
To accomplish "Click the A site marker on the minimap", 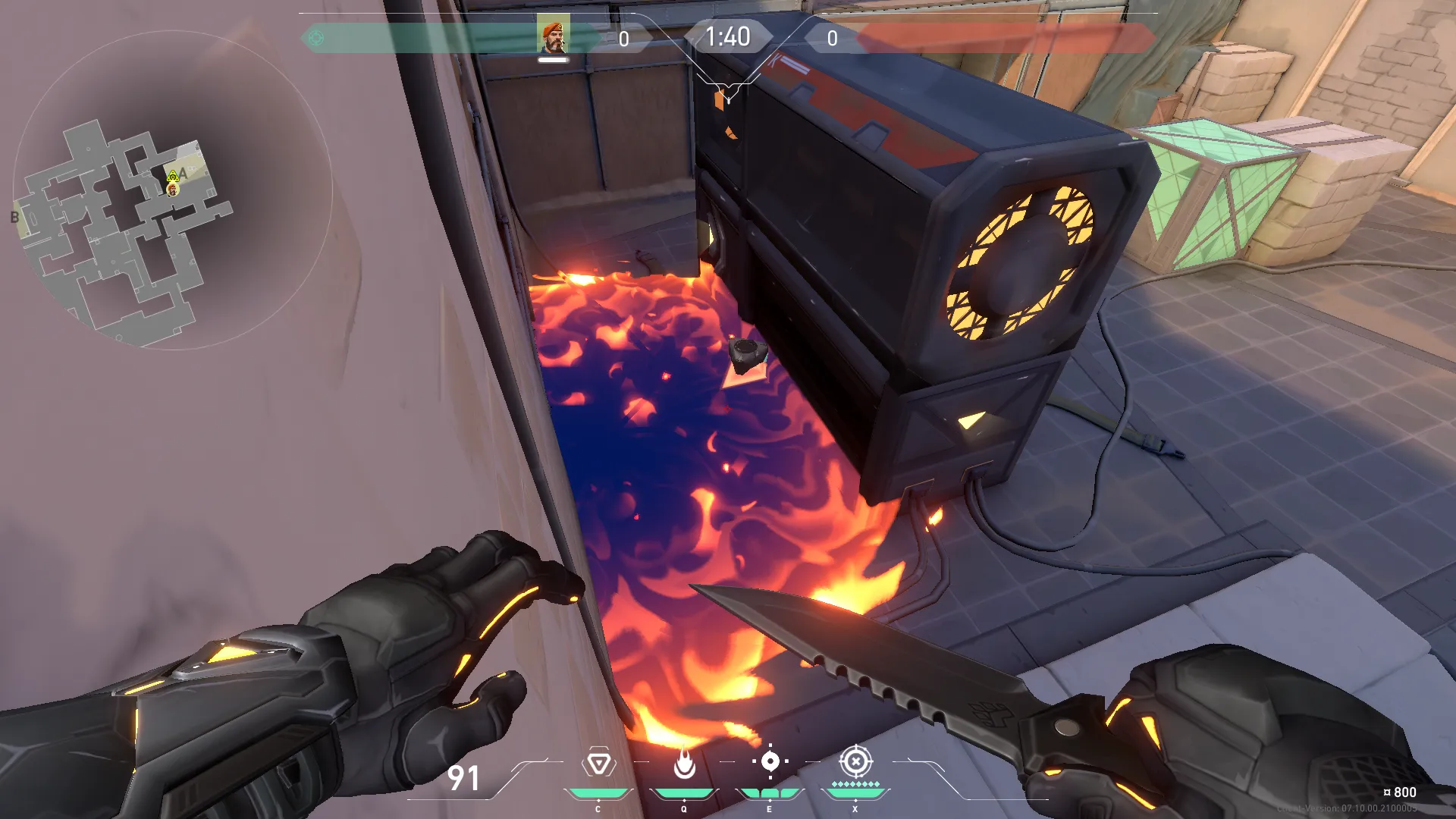I will click(184, 174).
